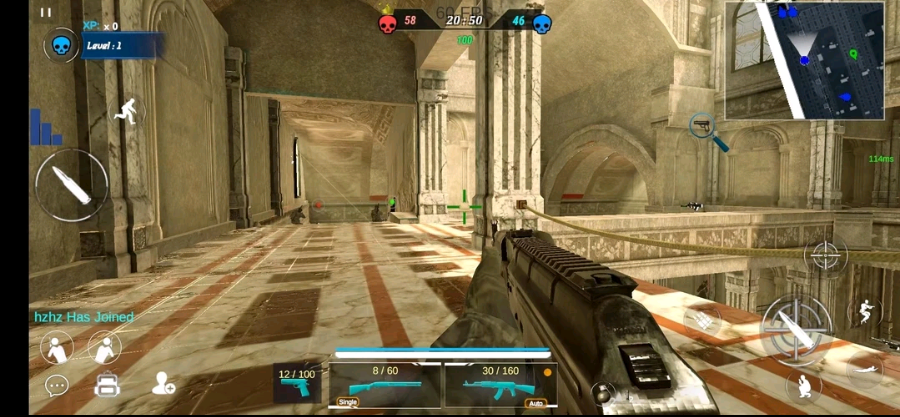The image size is (900, 417).
Task: Tap the magnifier weapon pickup icon
Action: (x=707, y=131)
